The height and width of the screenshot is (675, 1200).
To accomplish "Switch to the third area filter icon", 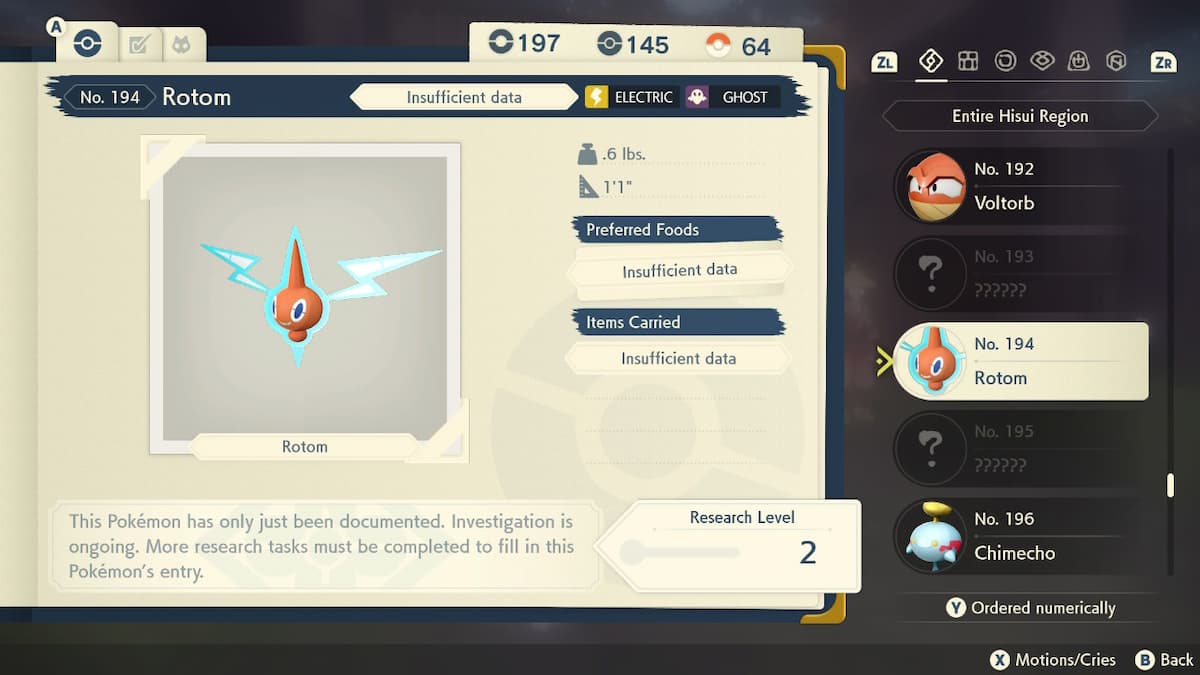I will tap(1005, 62).
